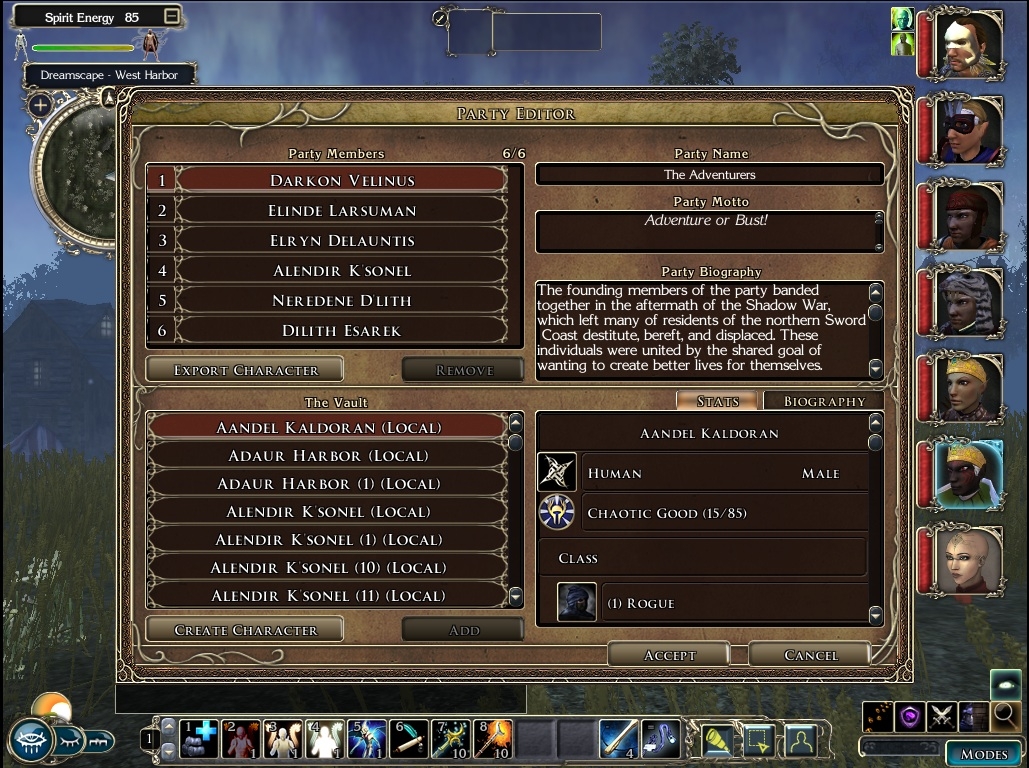The width and height of the screenshot is (1029, 768).
Task: Accept the party editor changes
Action: 669,655
